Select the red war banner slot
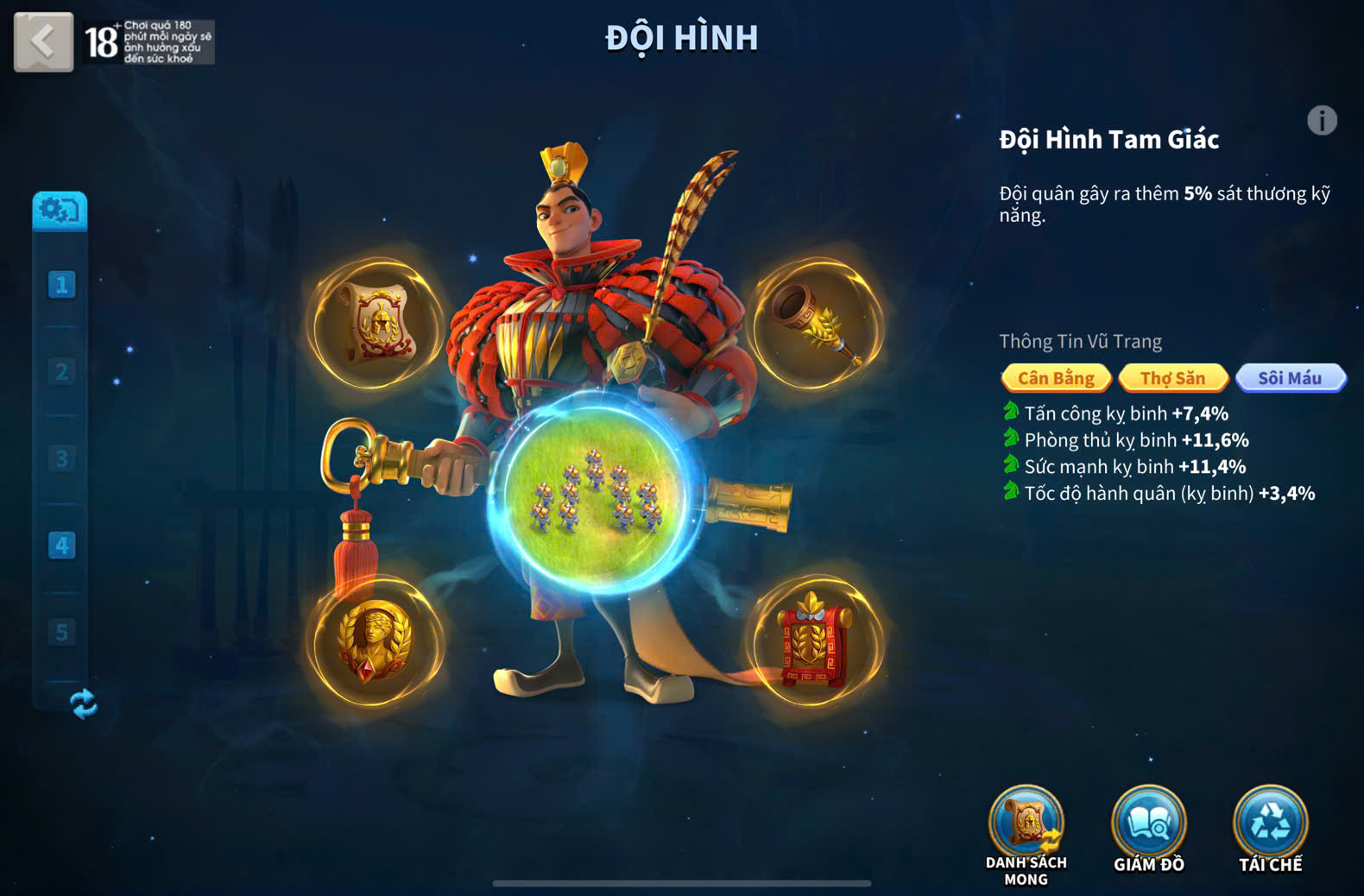The height and width of the screenshot is (896, 1364). coord(814,641)
